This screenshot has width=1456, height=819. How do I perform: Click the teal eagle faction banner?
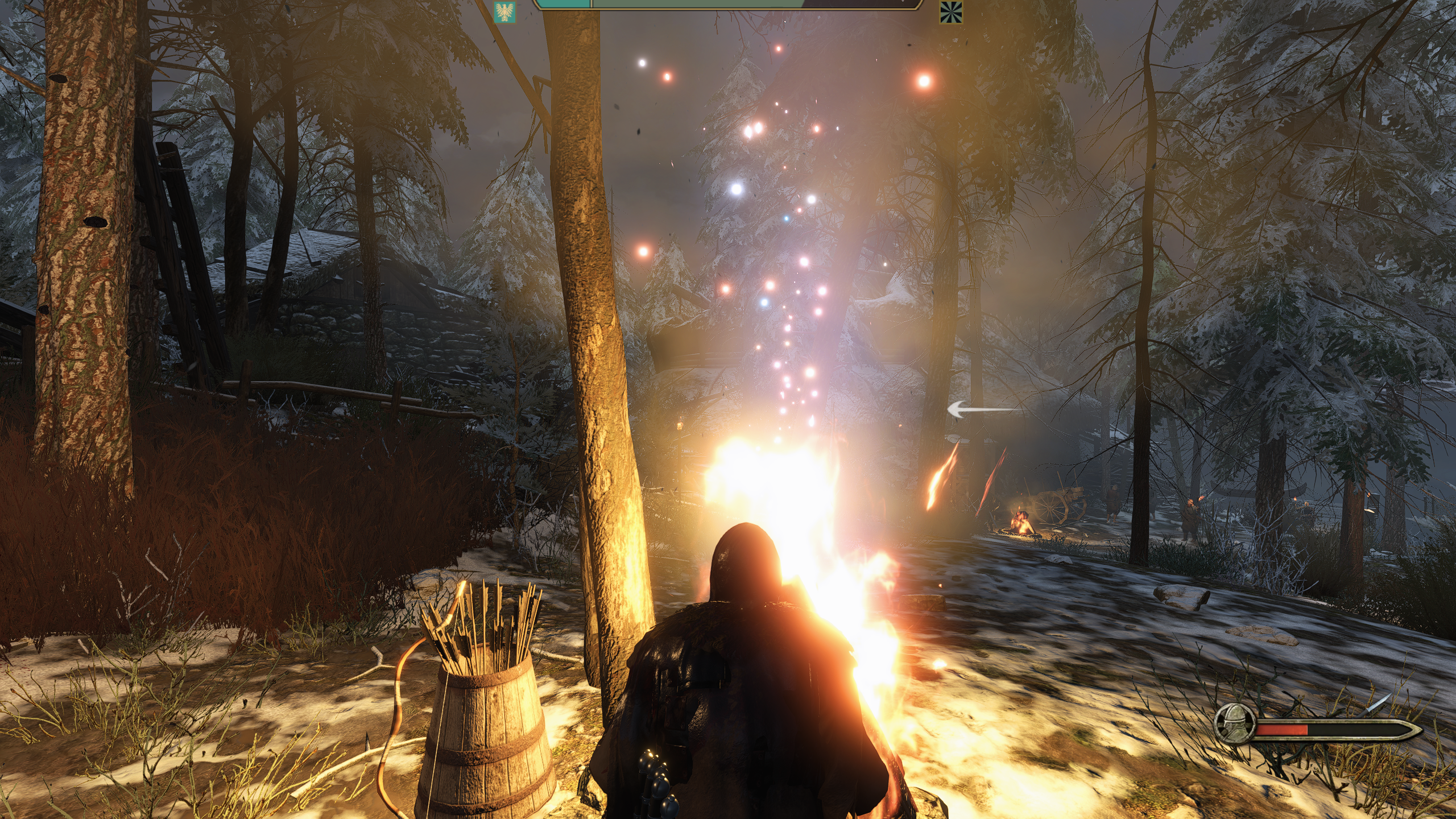(x=504, y=11)
